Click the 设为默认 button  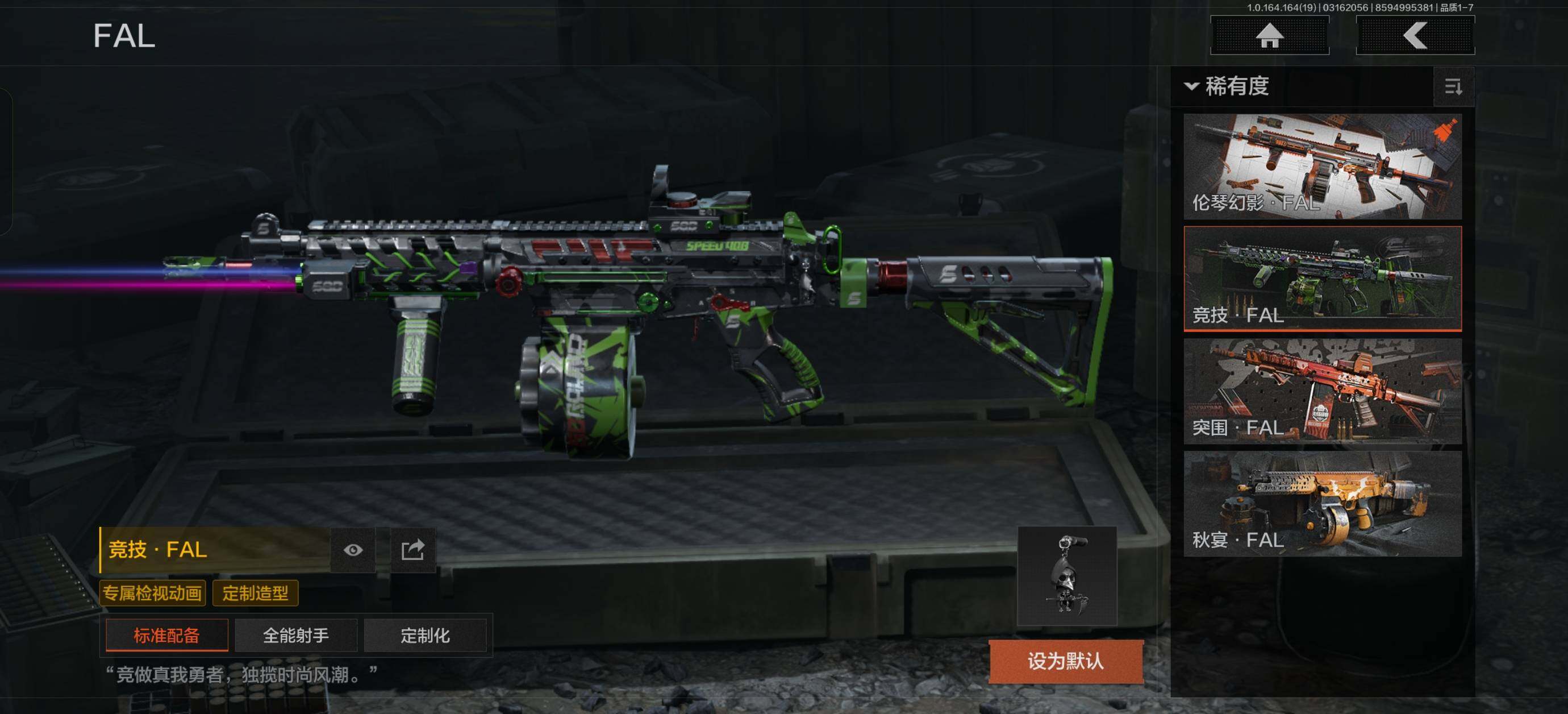[1065, 661]
